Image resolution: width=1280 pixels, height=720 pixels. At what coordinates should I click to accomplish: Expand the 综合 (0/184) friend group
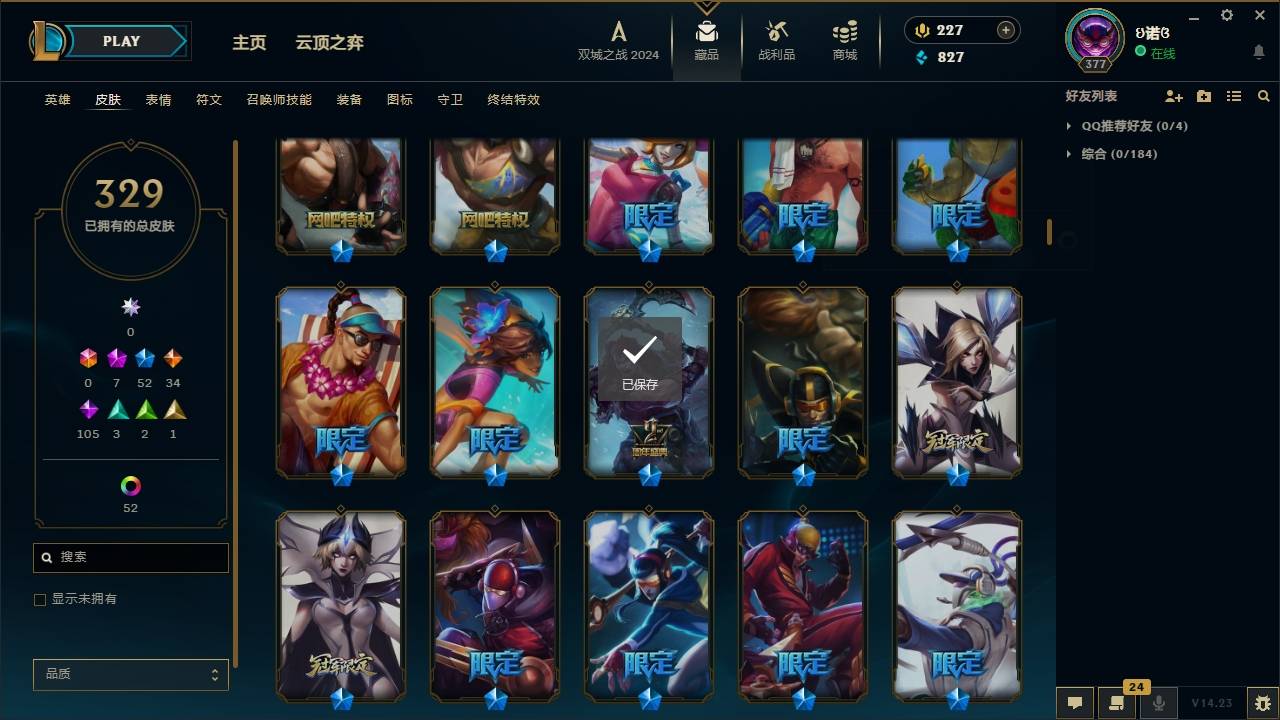point(1108,154)
